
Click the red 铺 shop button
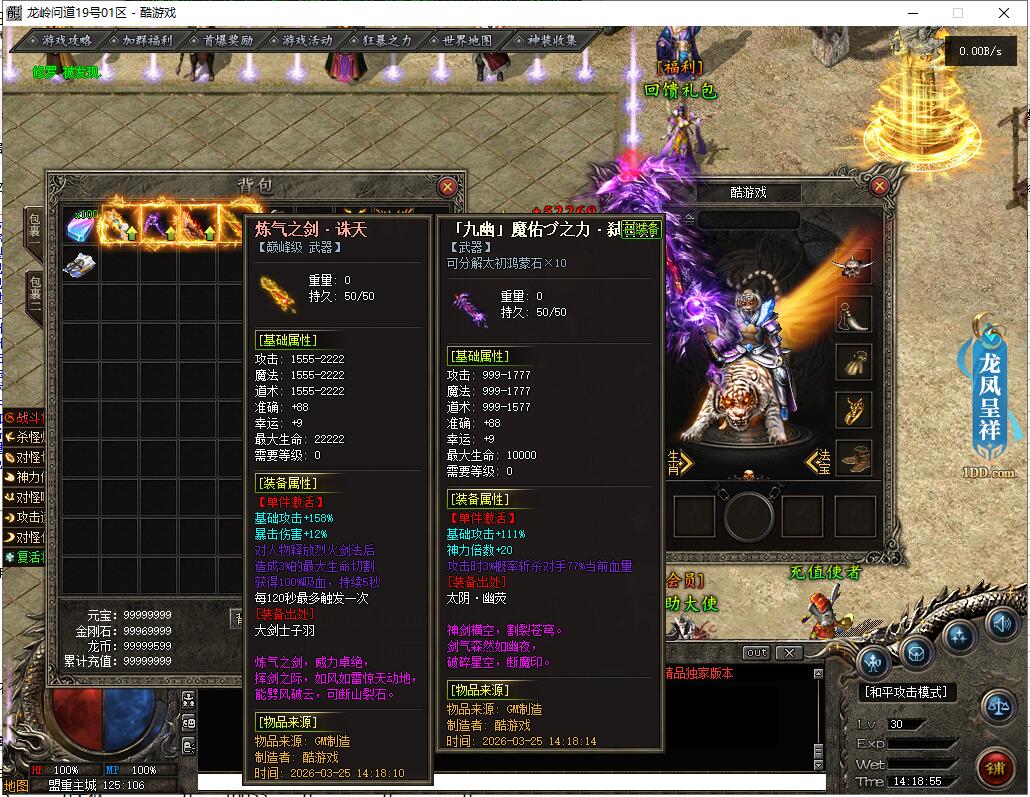(x=995, y=769)
